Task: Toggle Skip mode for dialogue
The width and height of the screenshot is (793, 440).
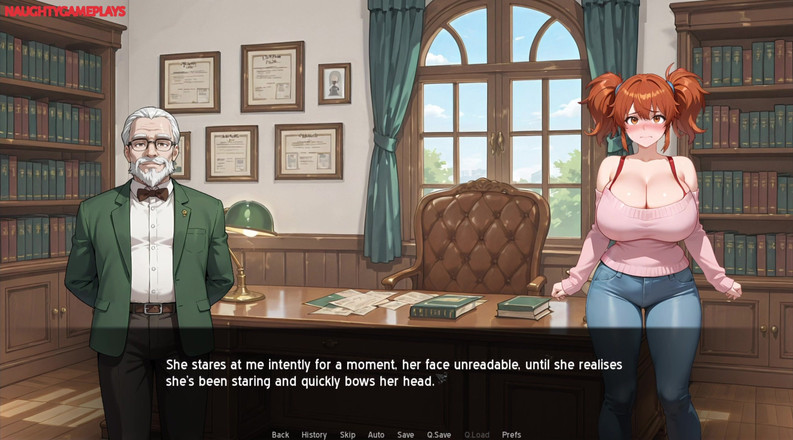Action: click(347, 435)
